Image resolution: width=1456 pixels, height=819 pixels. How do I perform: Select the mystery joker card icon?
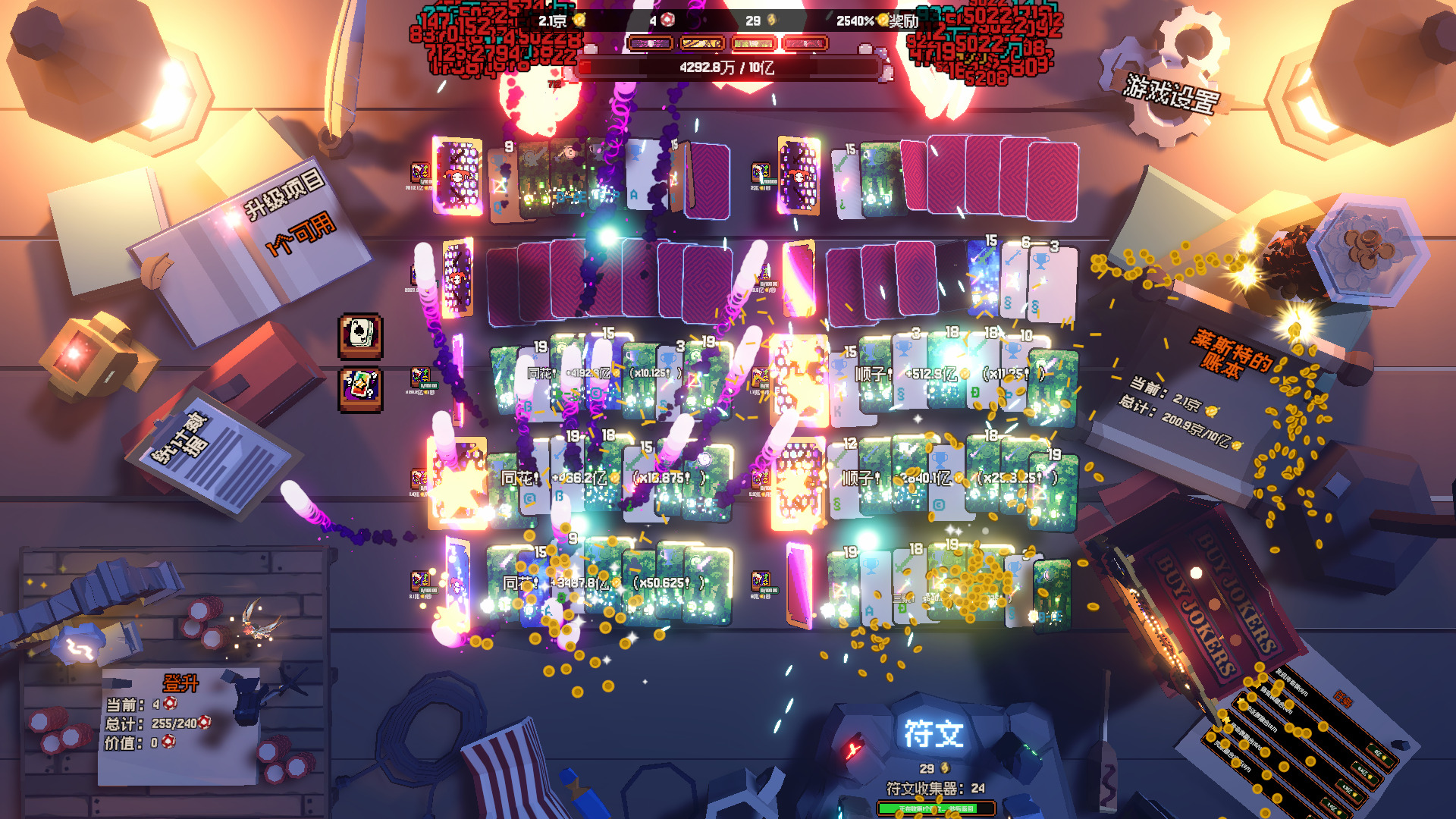360,388
